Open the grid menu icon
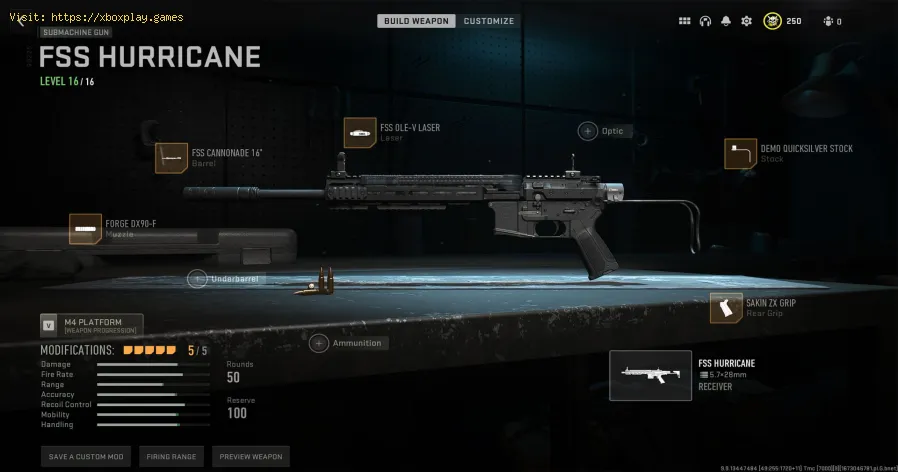898x472 pixels. (x=685, y=21)
